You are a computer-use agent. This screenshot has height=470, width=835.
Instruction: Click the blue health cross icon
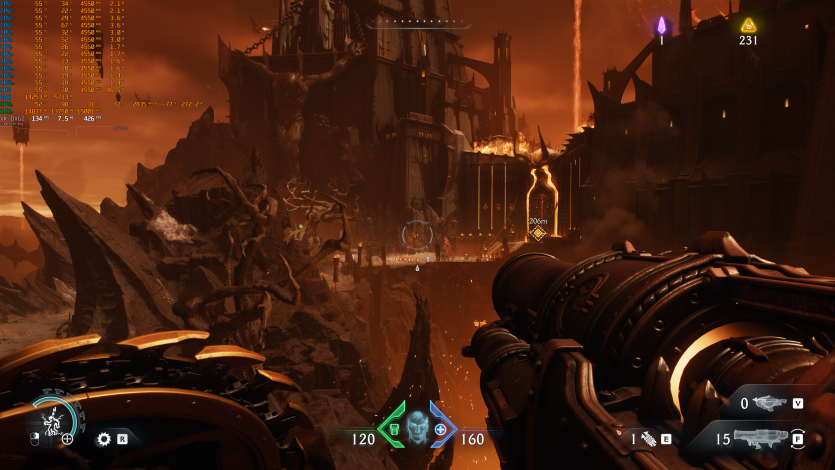440,429
